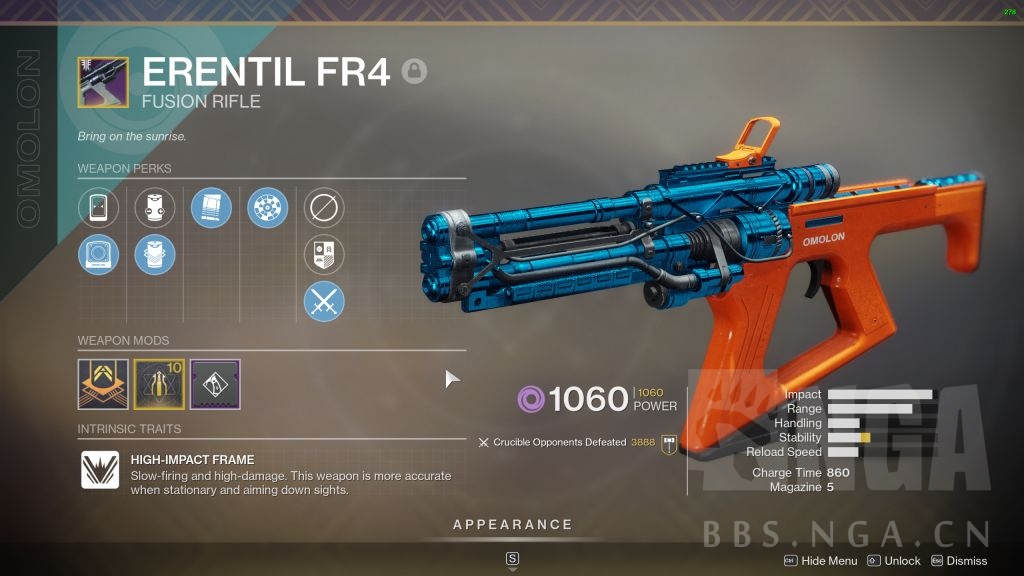Image resolution: width=1024 pixels, height=576 pixels.
Task: Select the crossed swords Crucible tracker
Action: [x=324, y=301]
